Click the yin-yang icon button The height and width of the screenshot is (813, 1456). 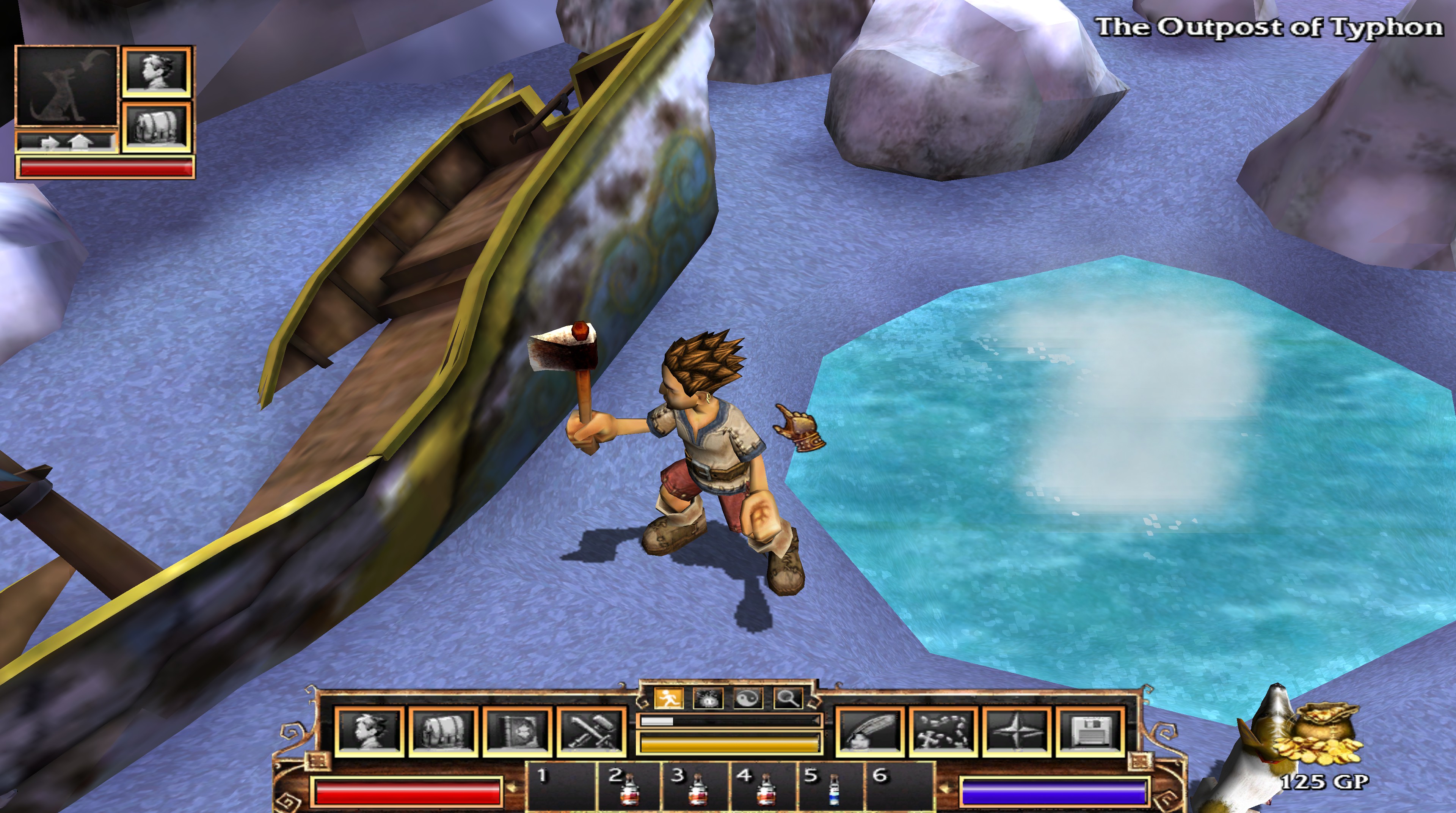tap(748, 699)
